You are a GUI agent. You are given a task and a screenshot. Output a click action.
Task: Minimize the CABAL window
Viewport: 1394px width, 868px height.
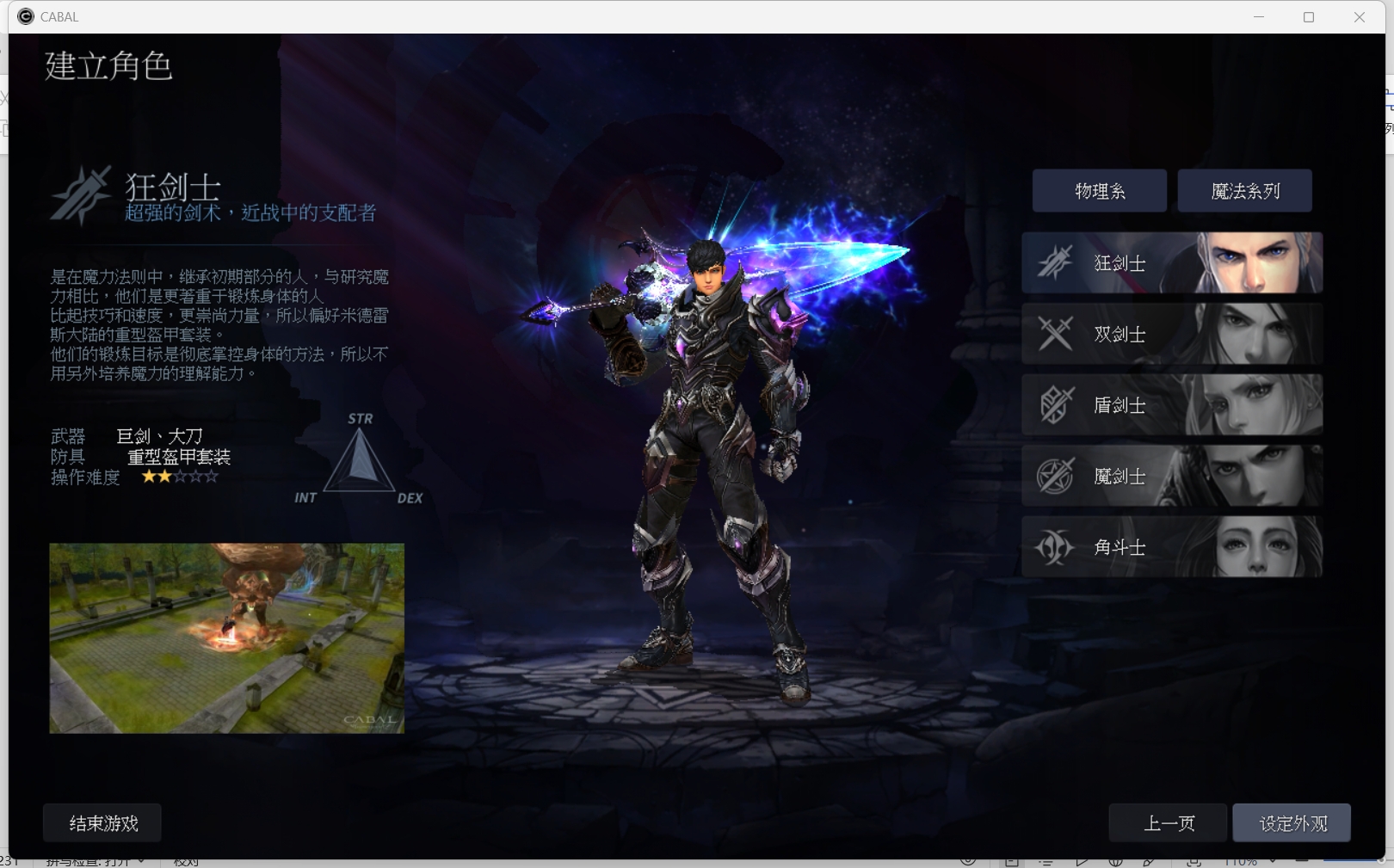[x=1259, y=17]
